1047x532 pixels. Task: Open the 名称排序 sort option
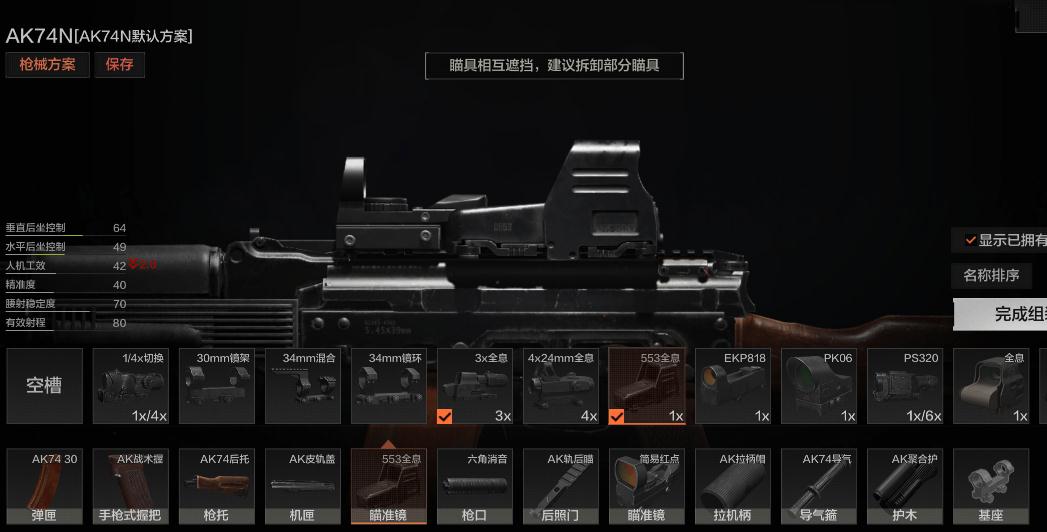pyautogui.click(x=991, y=275)
